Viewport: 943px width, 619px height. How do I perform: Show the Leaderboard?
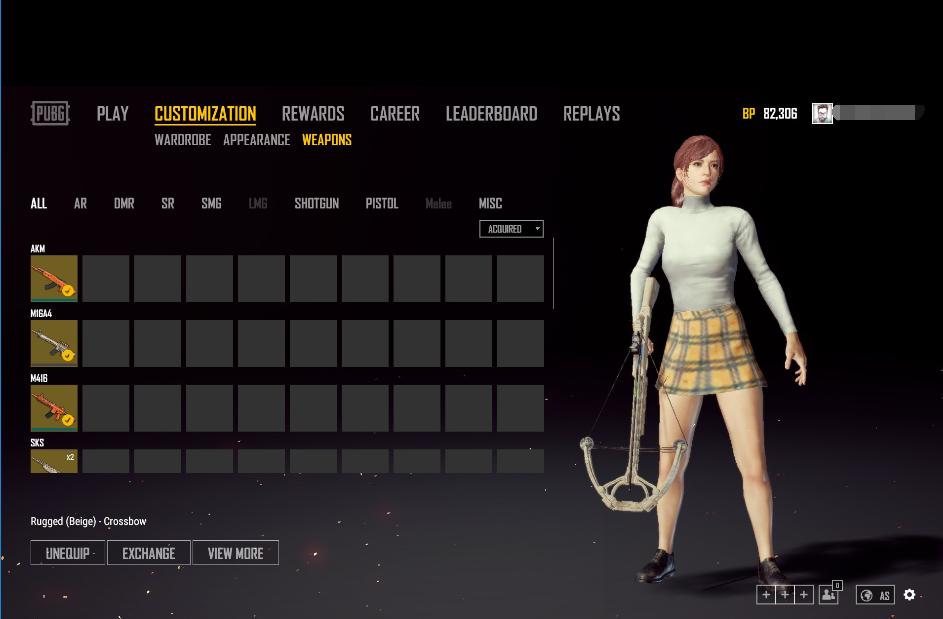pyautogui.click(x=491, y=114)
